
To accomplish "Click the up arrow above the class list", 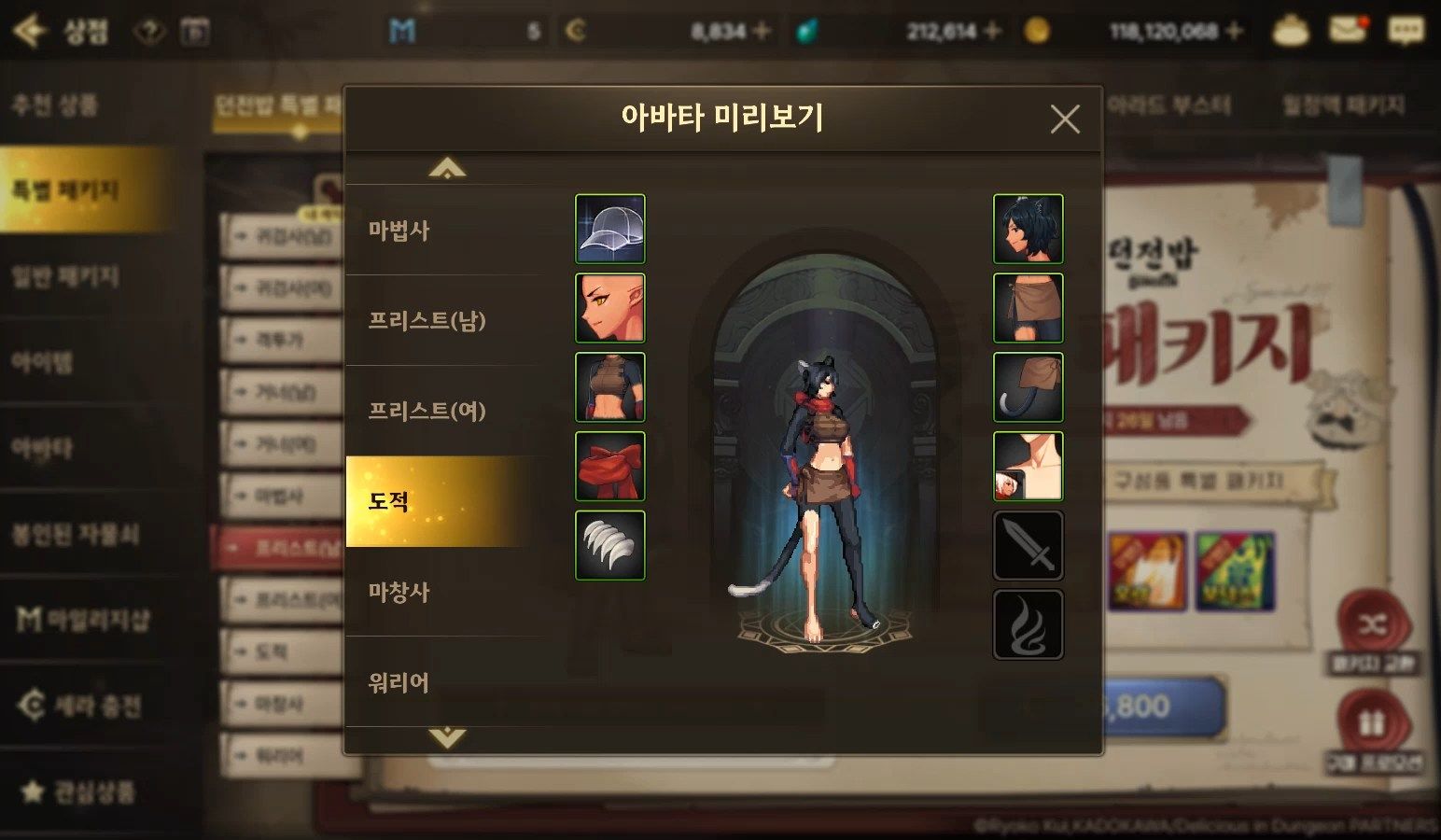I will point(447,169).
